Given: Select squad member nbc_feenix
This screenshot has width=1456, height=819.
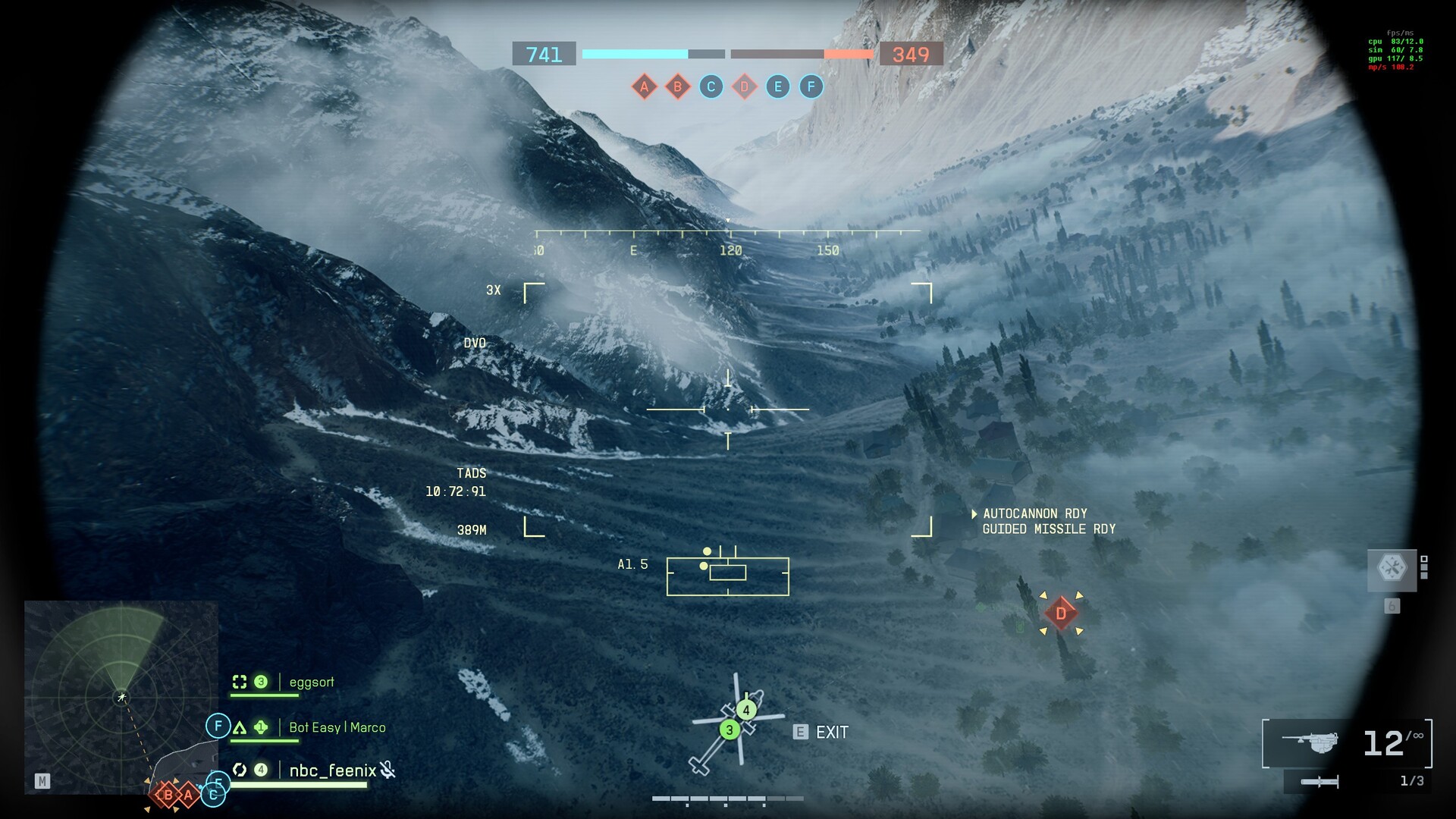Looking at the screenshot, I should [332, 771].
